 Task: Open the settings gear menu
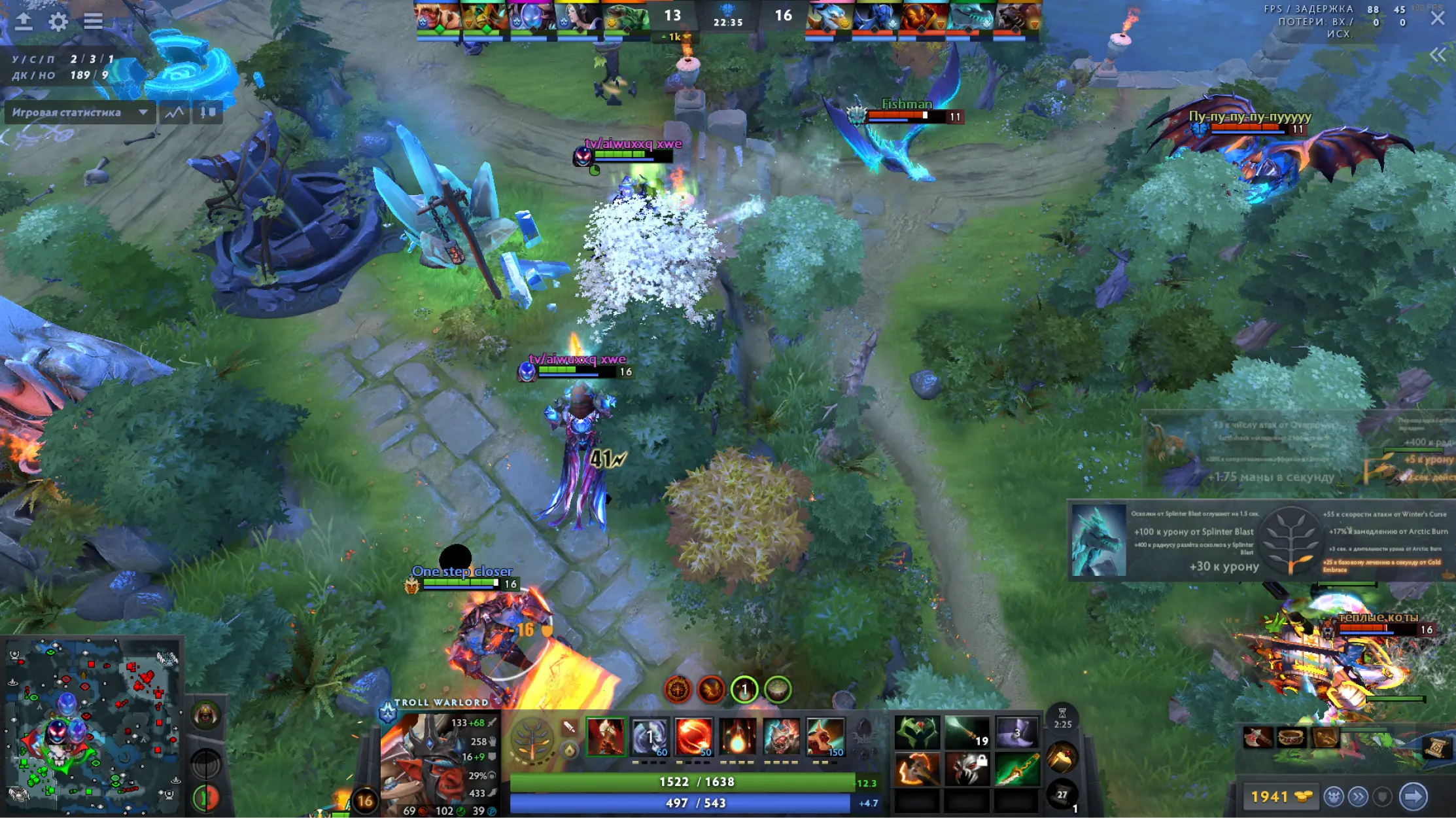pyautogui.click(x=58, y=22)
